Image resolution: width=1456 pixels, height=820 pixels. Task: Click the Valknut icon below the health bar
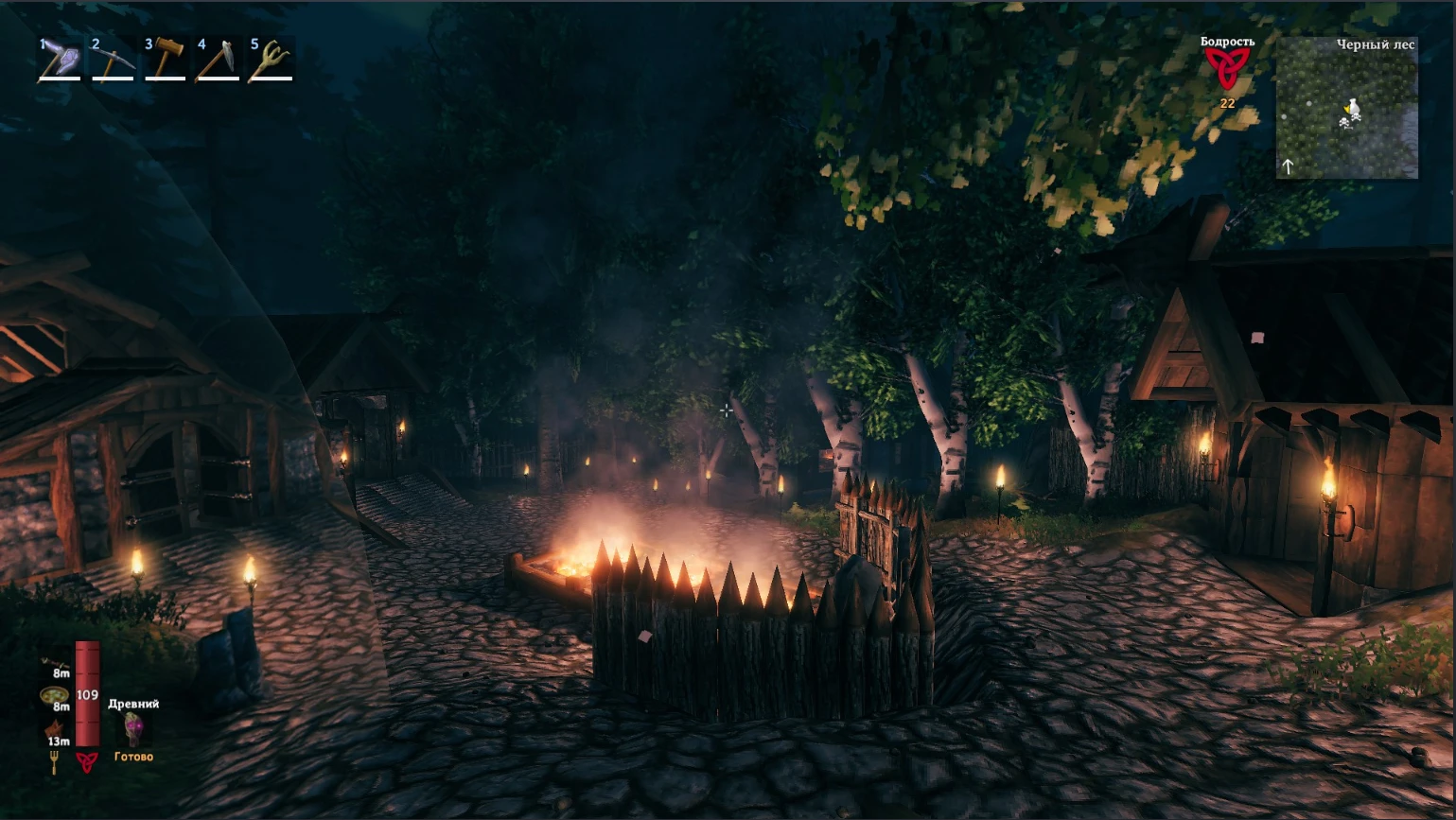click(x=86, y=759)
